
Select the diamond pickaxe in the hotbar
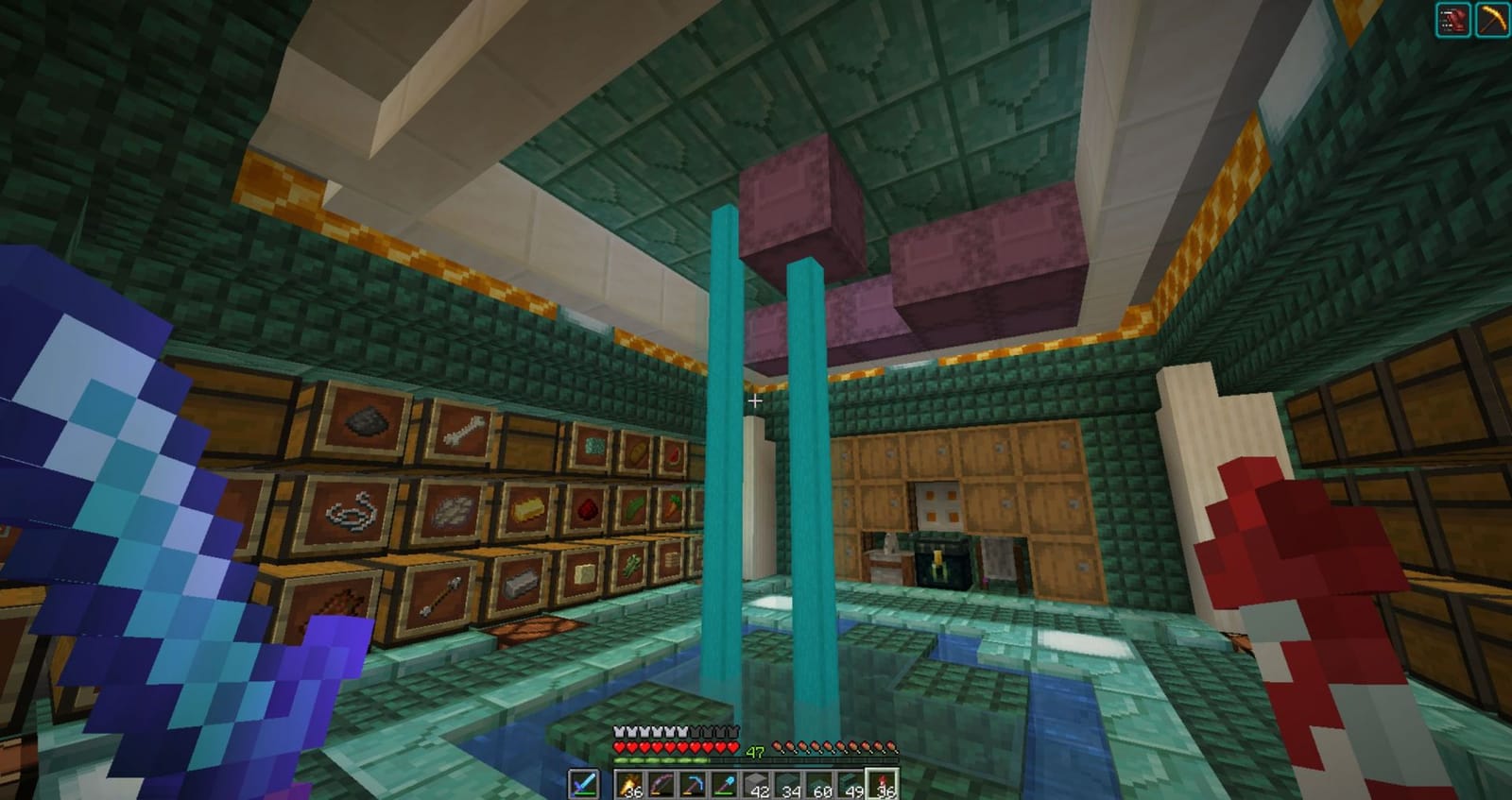click(x=694, y=784)
